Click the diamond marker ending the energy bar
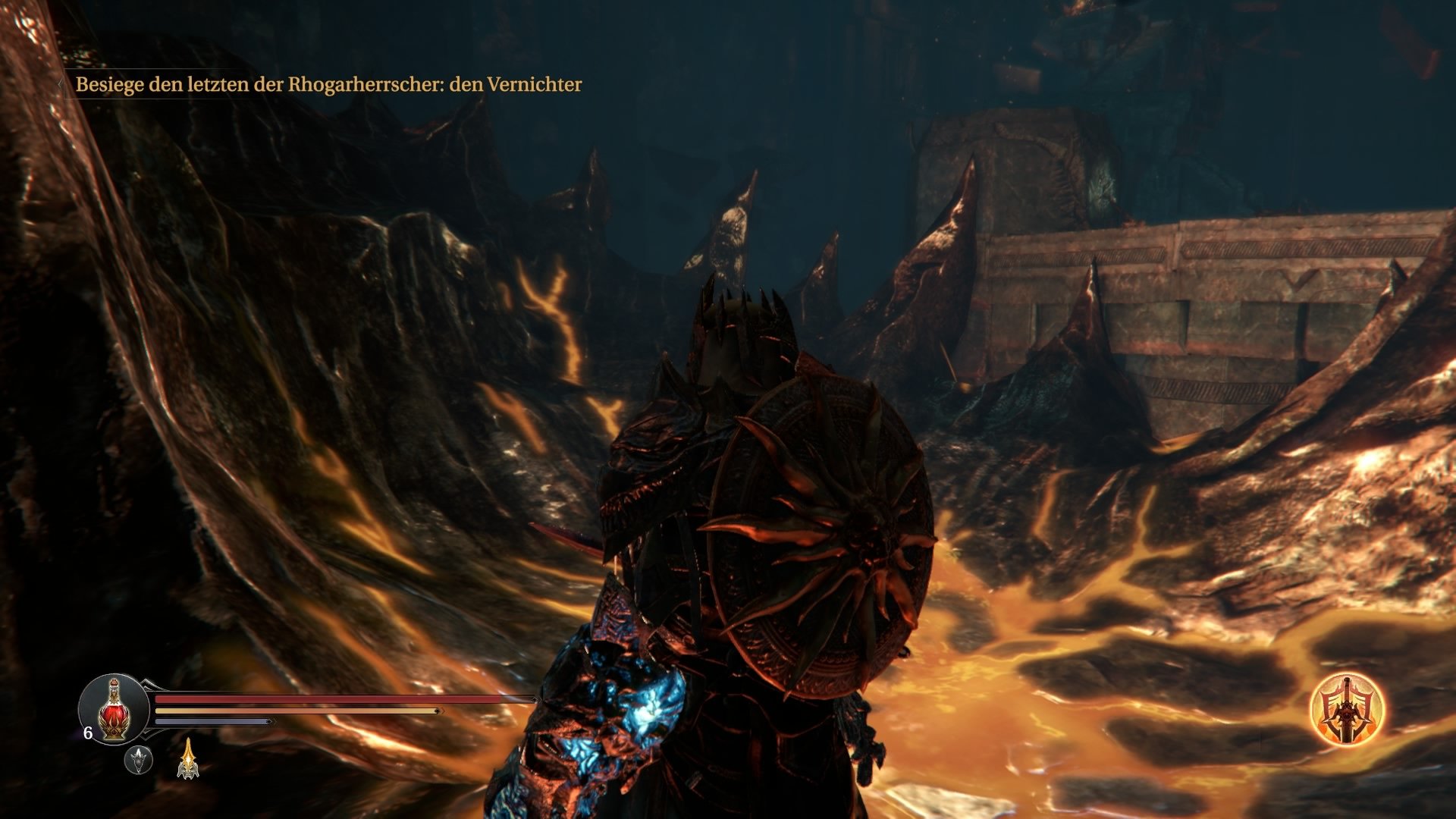Screen dimensions: 1456x819 (x=438, y=711)
